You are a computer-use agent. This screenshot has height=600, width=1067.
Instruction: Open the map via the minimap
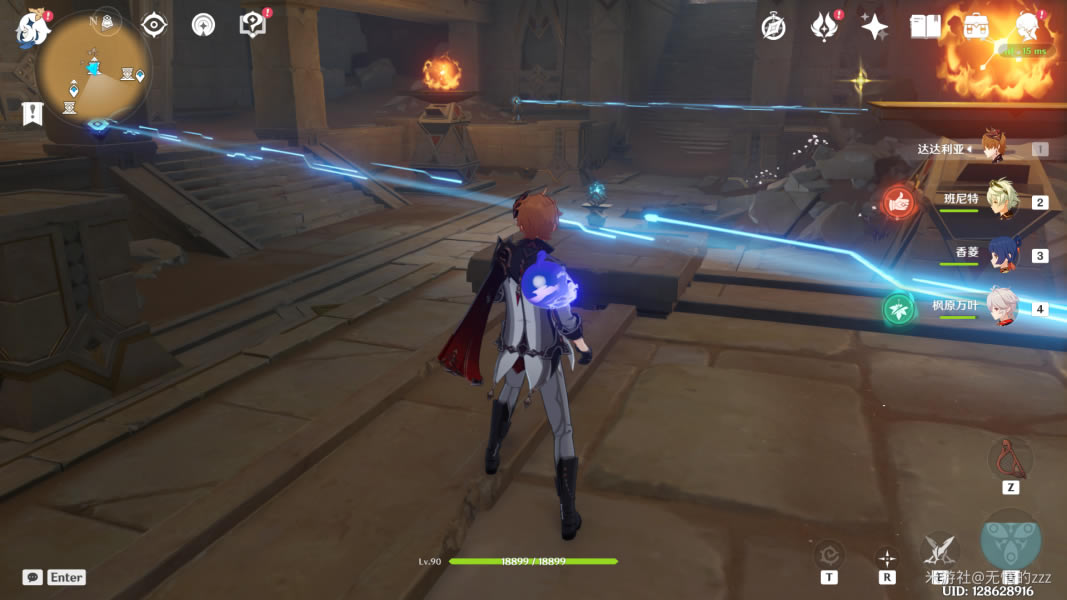click(93, 68)
